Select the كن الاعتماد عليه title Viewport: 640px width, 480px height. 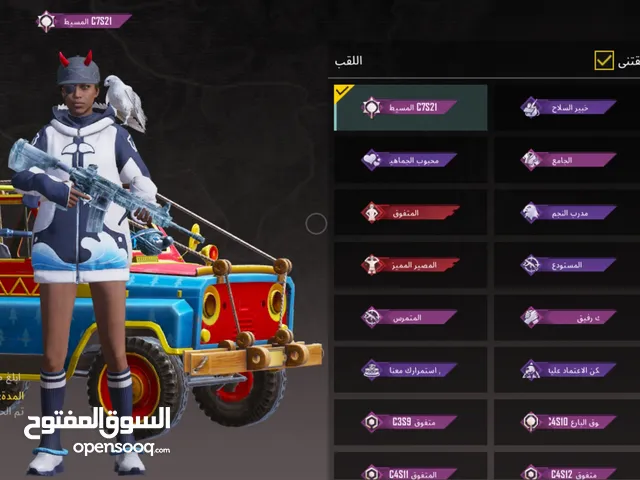point(568,369)
